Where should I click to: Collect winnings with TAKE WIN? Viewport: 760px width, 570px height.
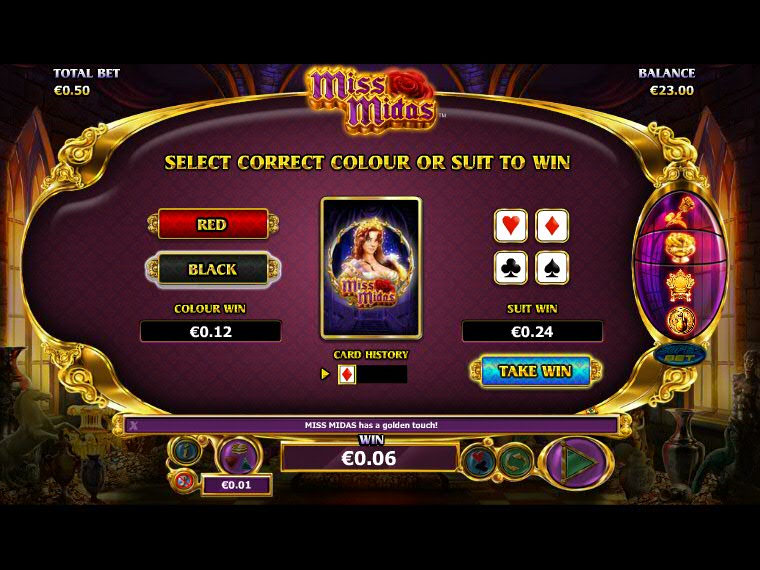535,371
